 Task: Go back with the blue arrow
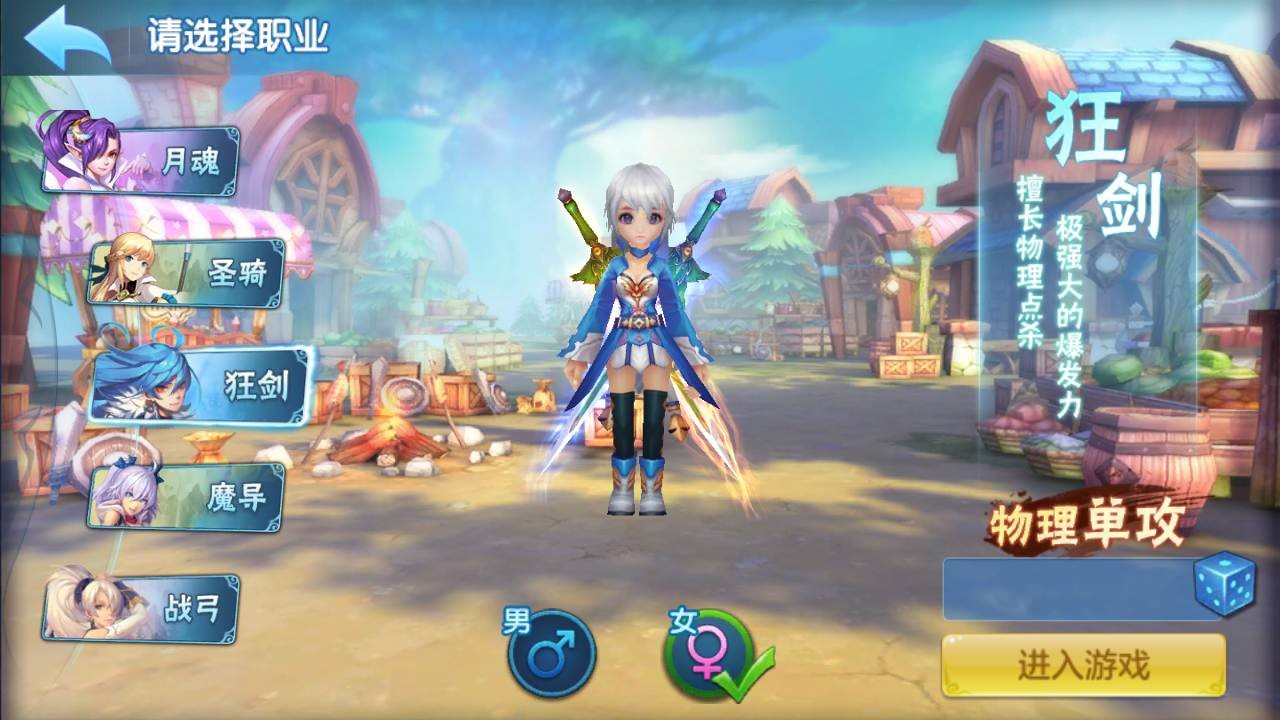pos(68,38)
